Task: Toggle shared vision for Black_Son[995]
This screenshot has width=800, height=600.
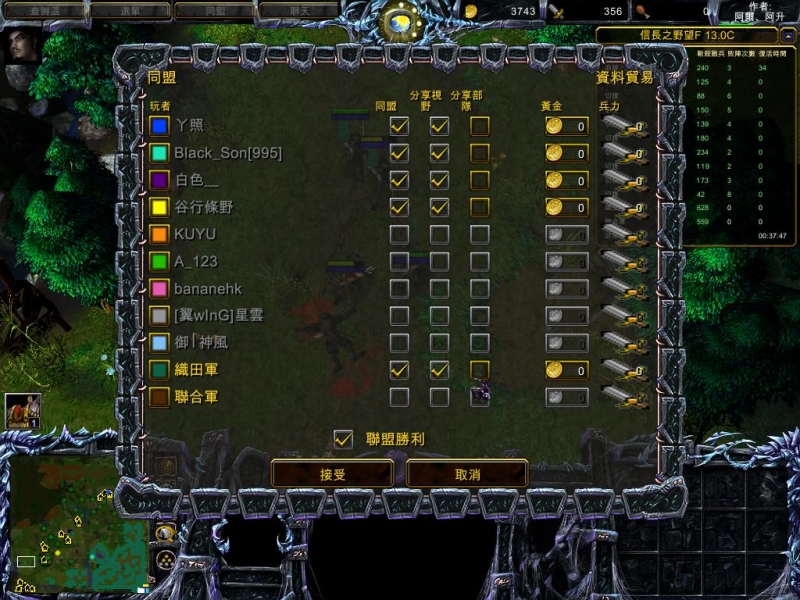Action: coord(439,153)
